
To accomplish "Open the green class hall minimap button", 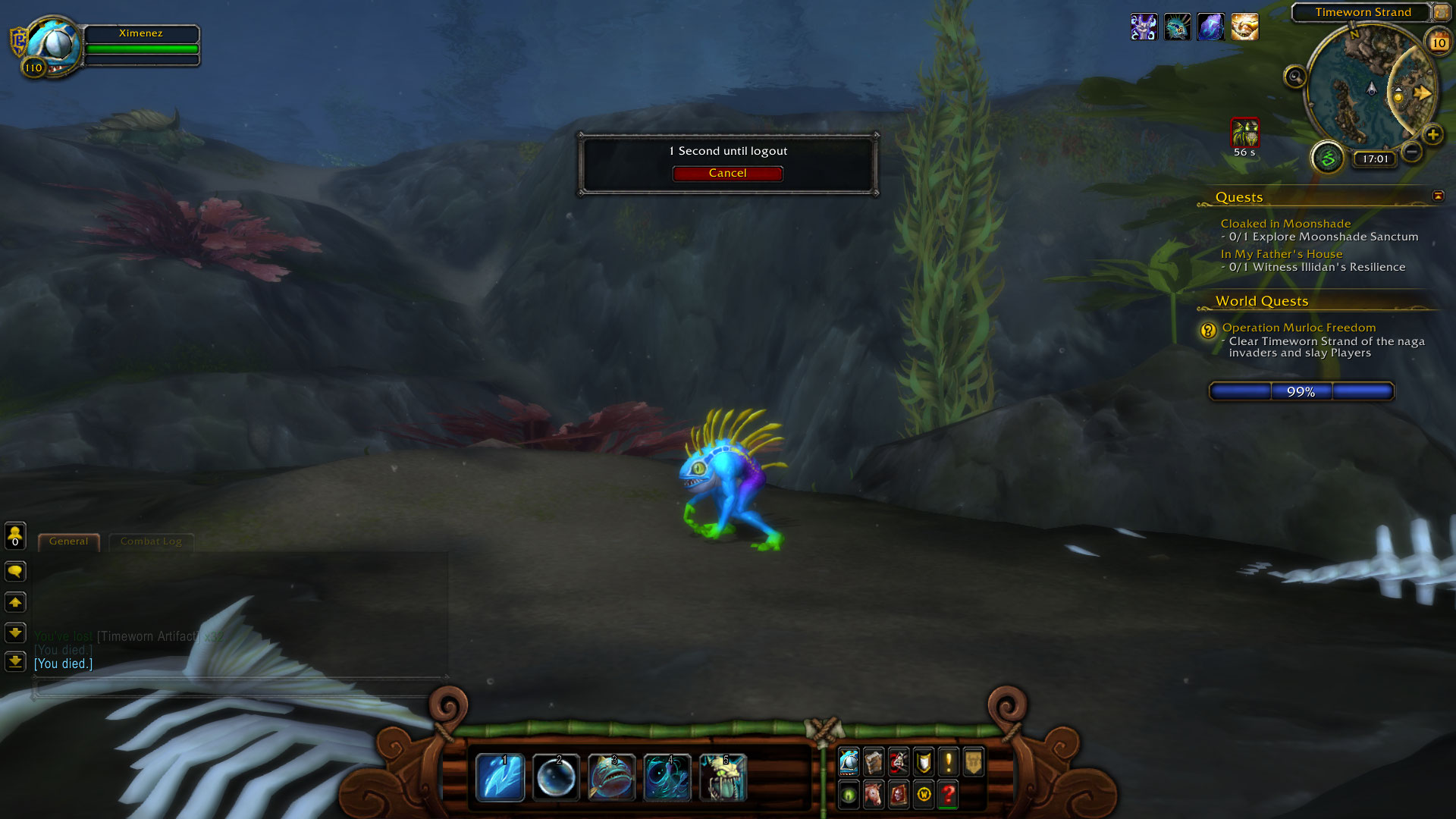I will (x=1328, y=158).
